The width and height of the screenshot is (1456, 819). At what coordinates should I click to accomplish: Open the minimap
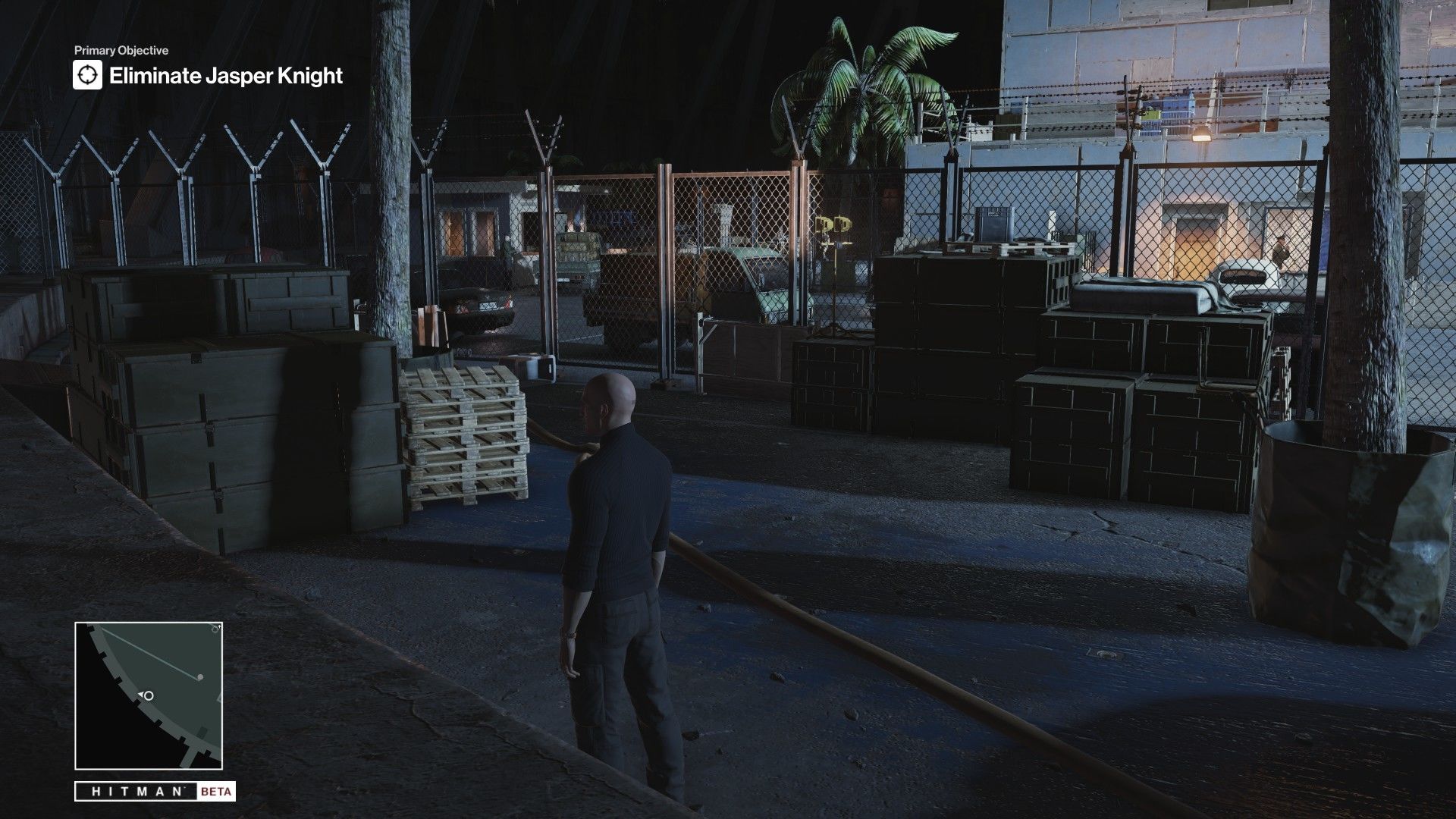(x=149, y=695)
